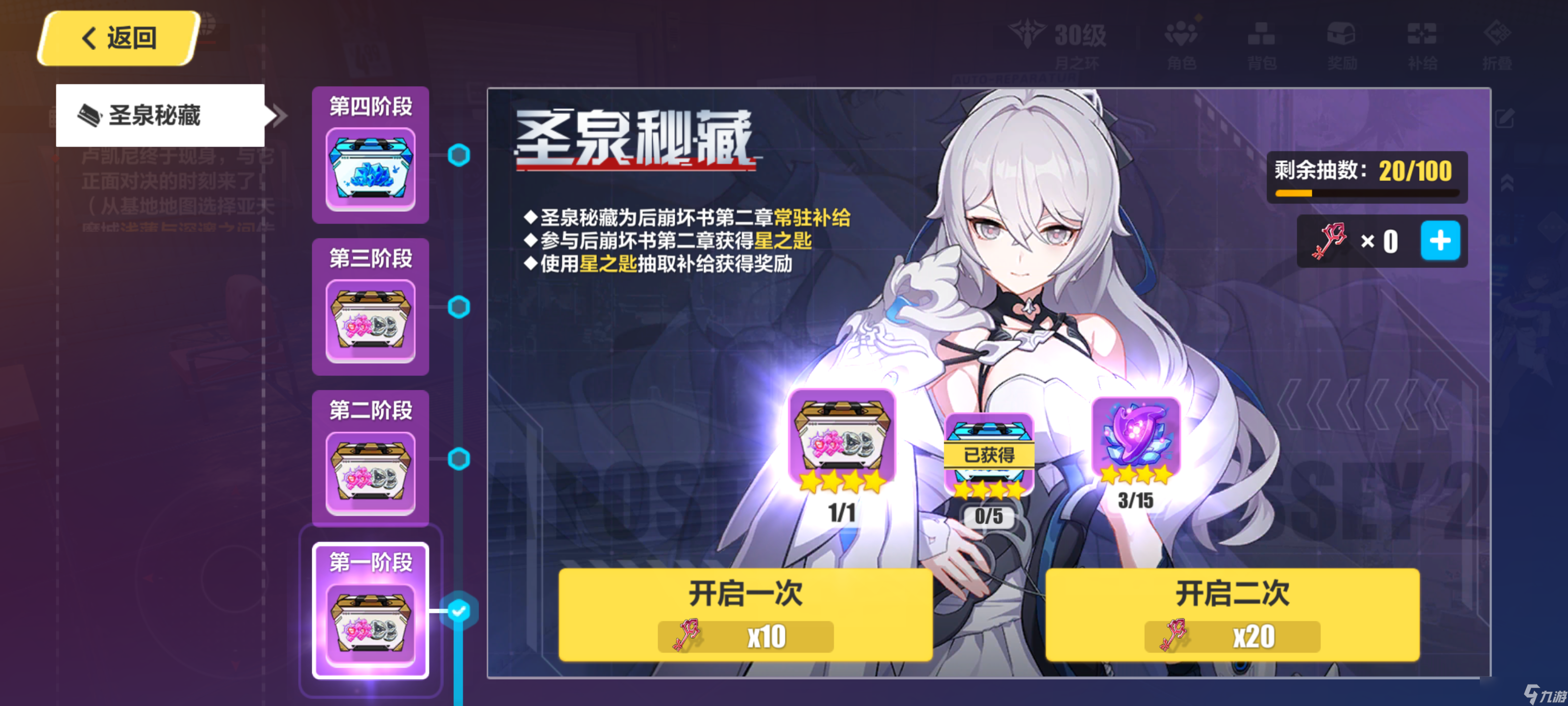Open the 补给 (Supply) icon

[1421, 38]
